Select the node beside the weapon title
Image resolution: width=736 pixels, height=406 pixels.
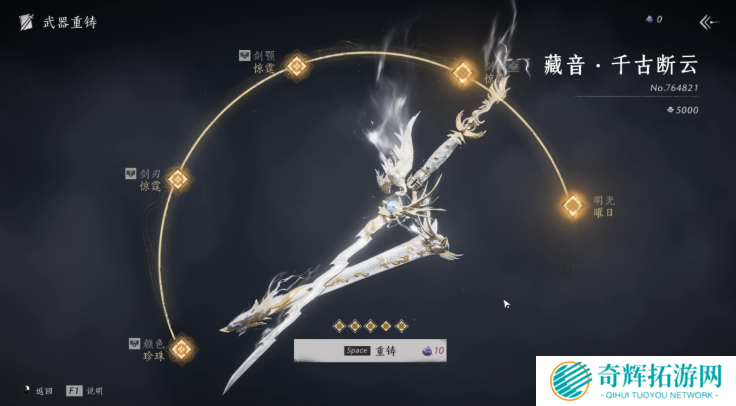tap(463, 72)
